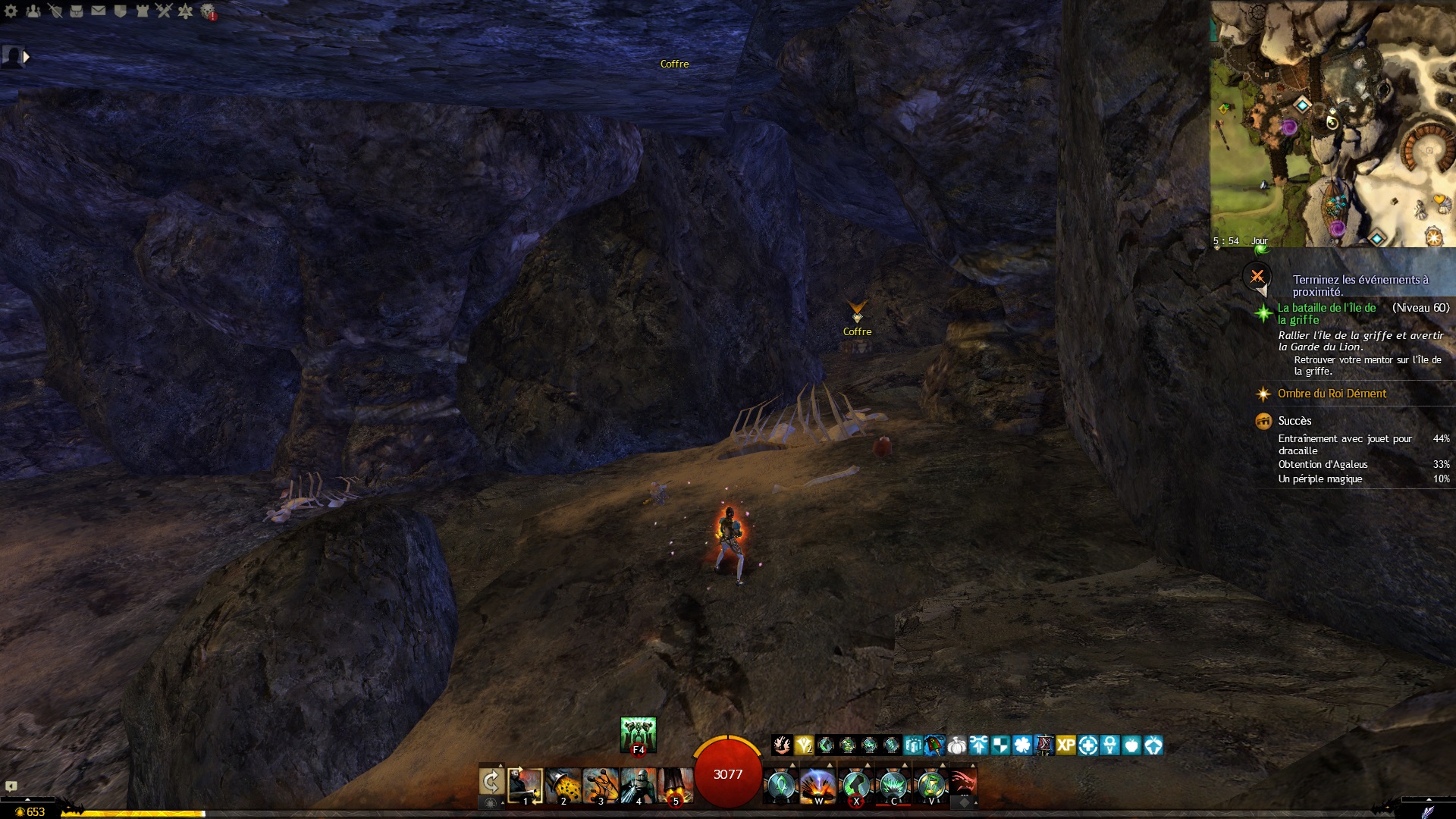
Task: Activate weapon skill 4 armored figure icon
Action: 638,786
